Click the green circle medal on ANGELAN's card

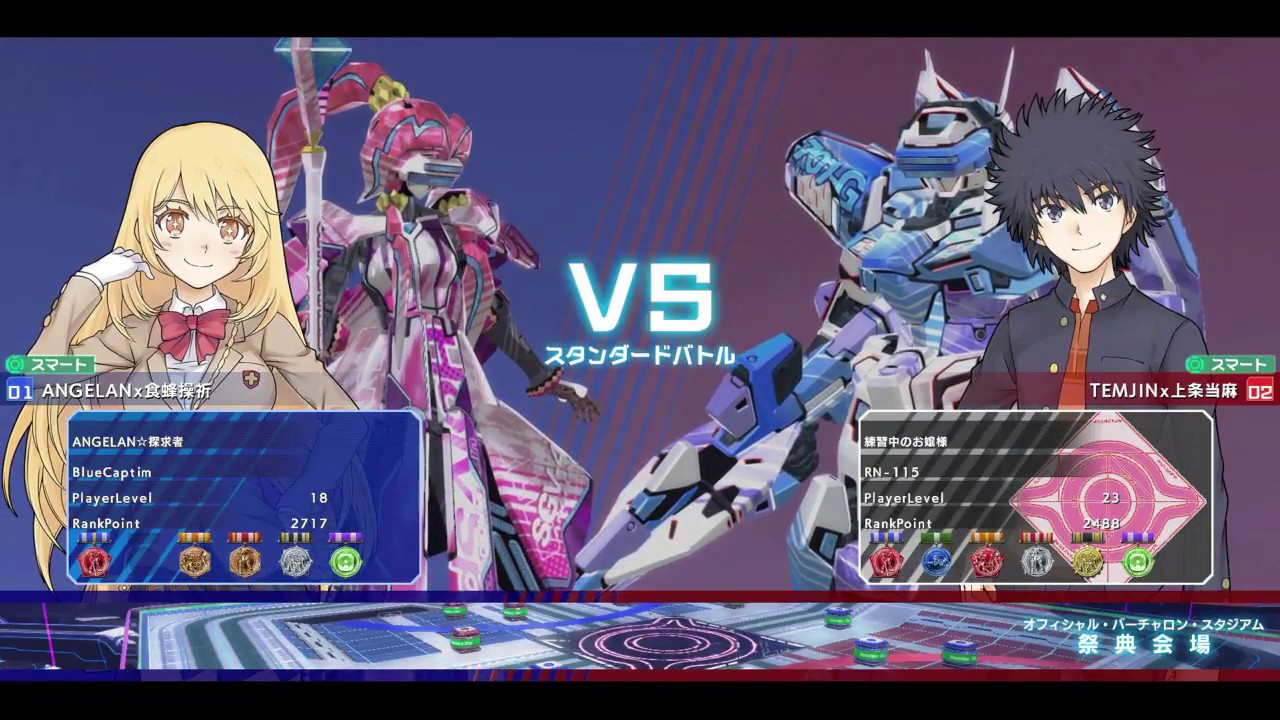point(345,562)
